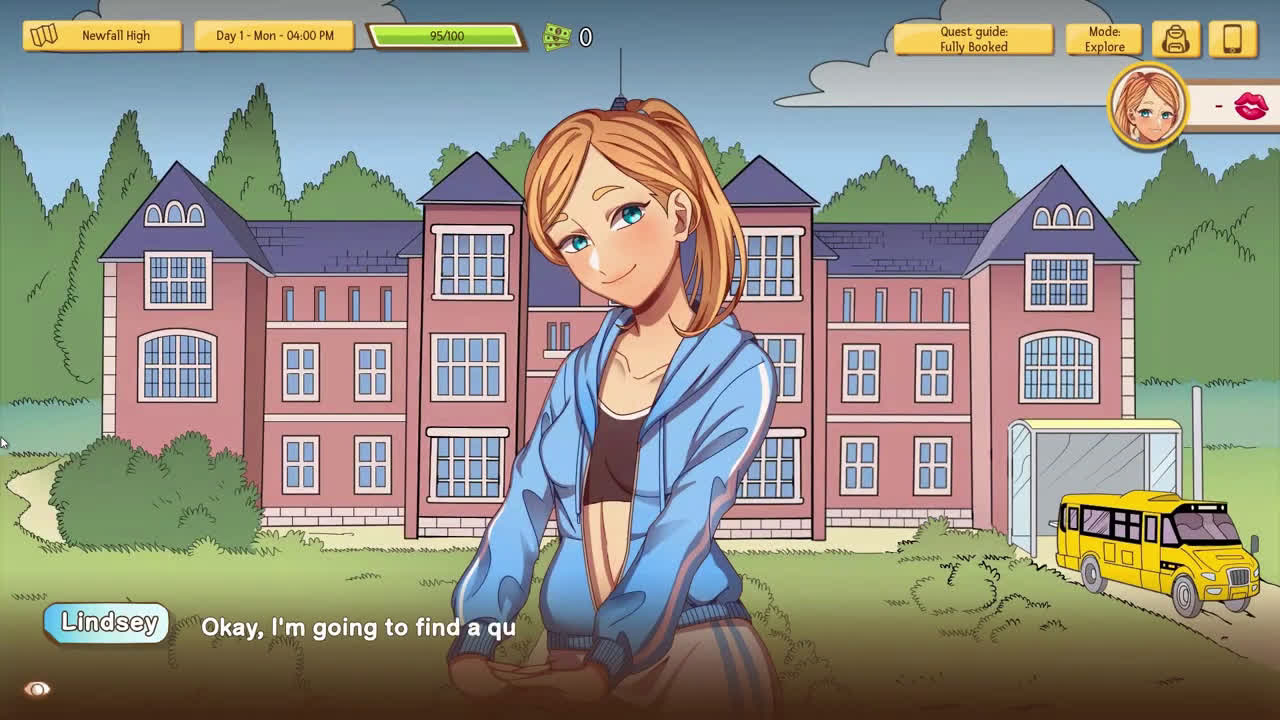Viewport: 1280px width, 720px height.
Task: Open the Newfall High map button
Action: coord(102,36)
